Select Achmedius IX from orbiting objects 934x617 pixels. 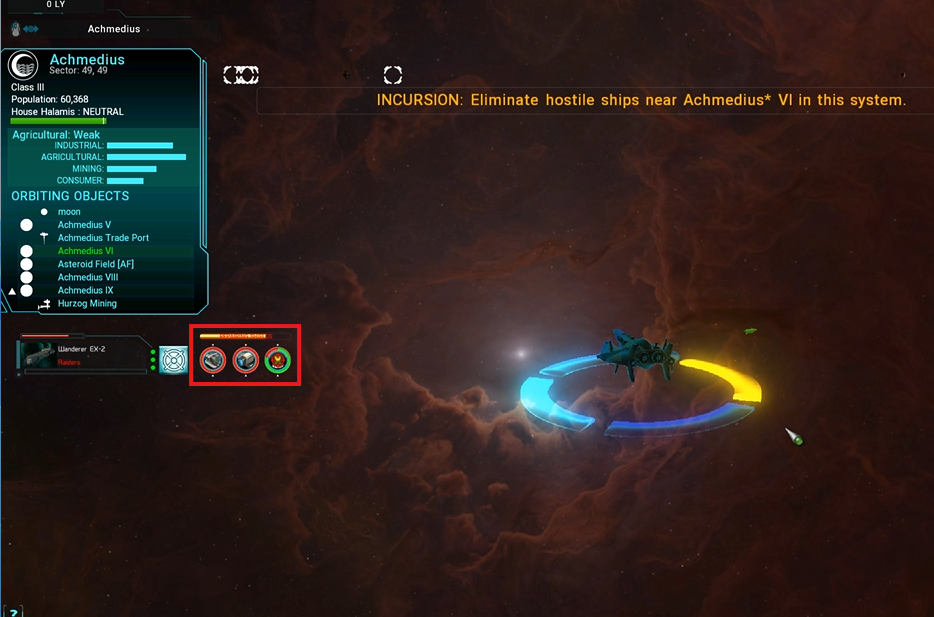(85, 290)
